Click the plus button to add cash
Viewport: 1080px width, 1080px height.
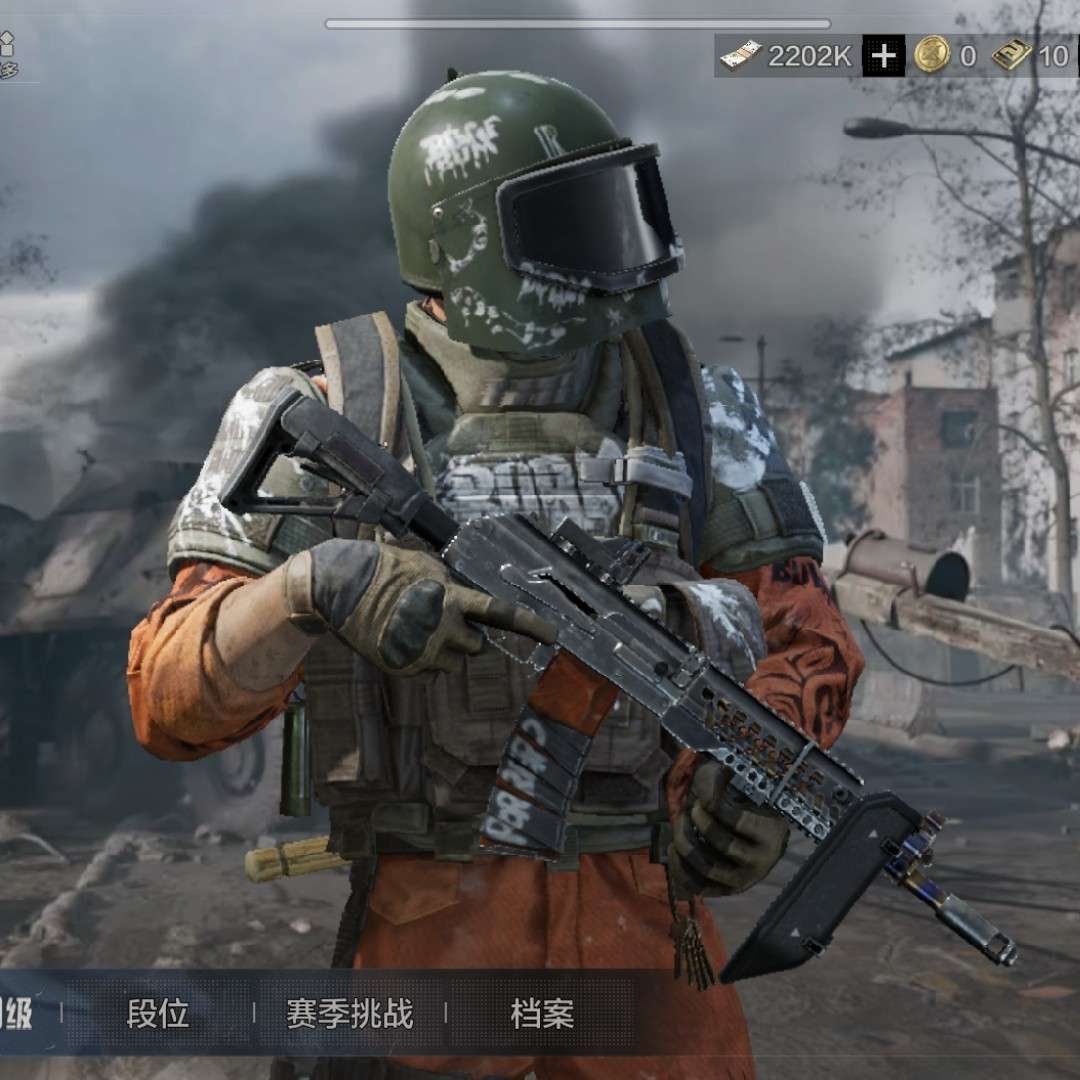coord(884,56)
